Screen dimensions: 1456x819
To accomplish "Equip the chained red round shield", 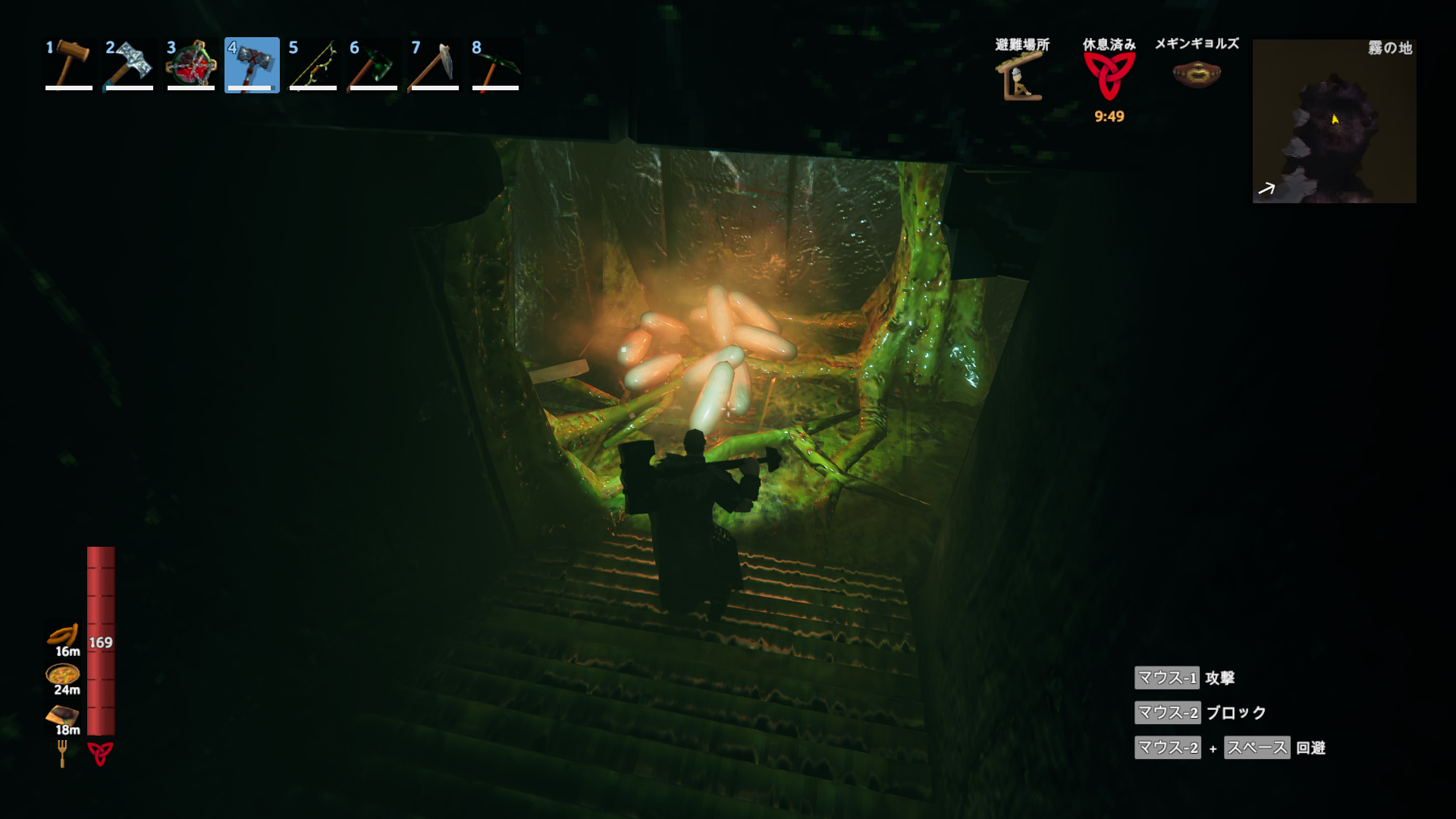I will pos(190,65).
